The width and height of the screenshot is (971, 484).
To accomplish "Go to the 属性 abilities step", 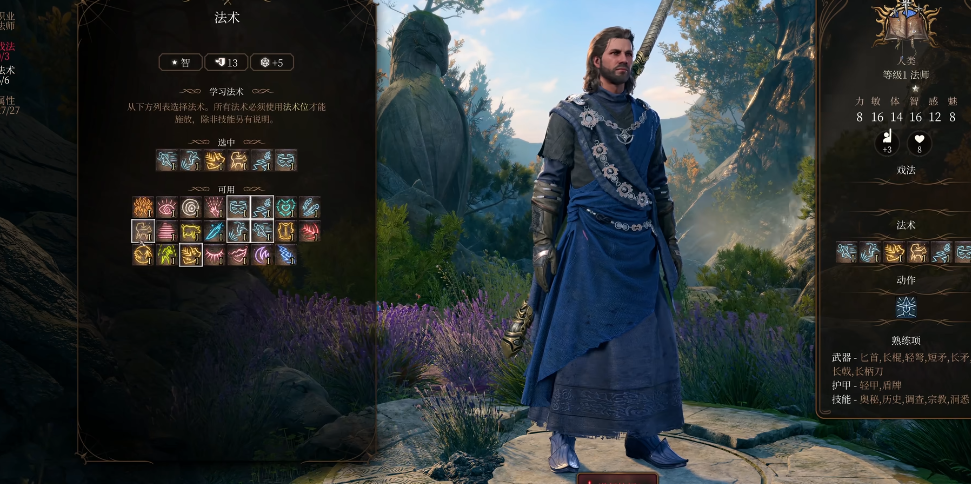I will 6,104.
